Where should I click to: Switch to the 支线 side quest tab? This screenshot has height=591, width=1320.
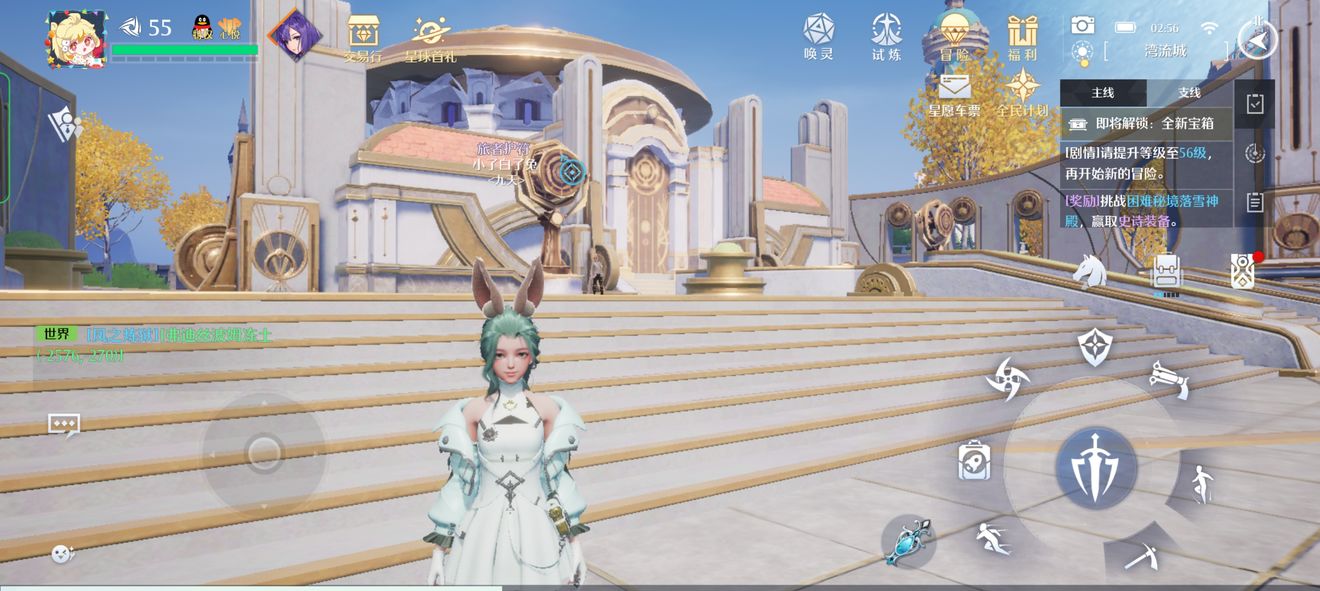(x=1189, y=93)
